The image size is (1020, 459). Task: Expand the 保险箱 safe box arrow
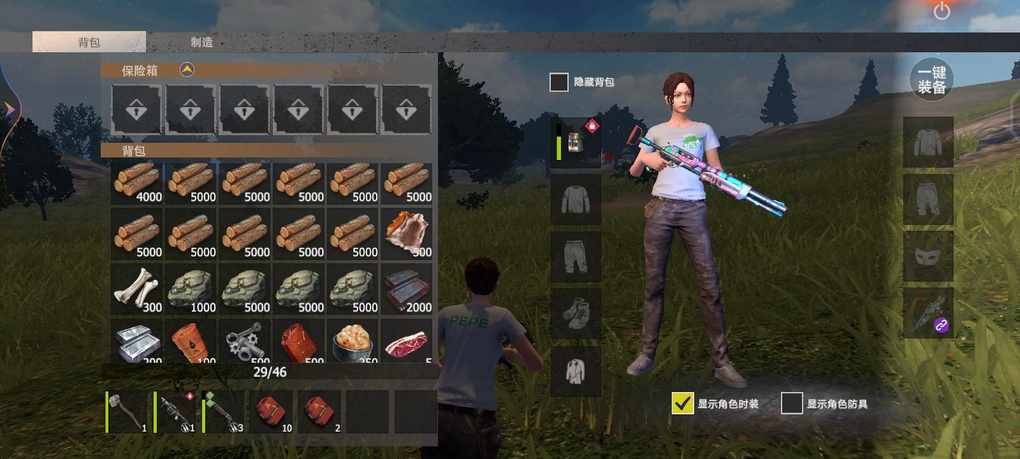[186, 70]
